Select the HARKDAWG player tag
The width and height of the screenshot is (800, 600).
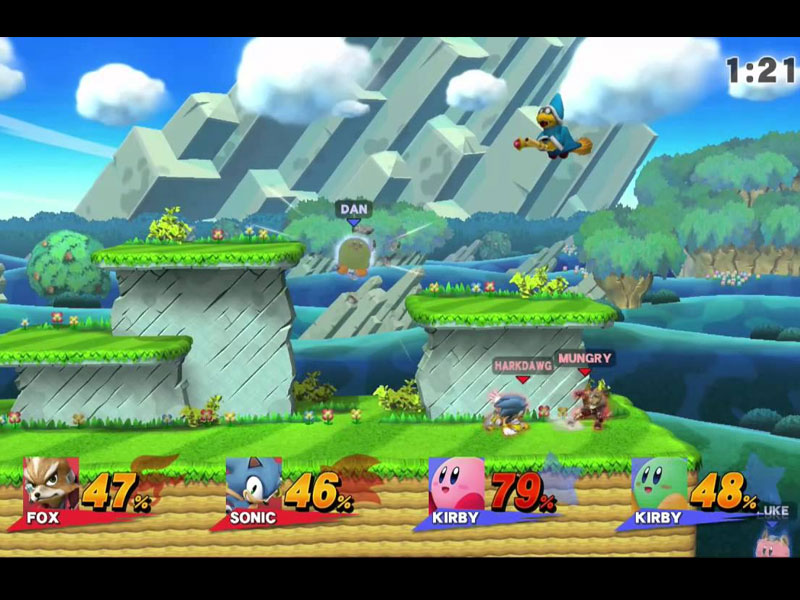point(521,366)
